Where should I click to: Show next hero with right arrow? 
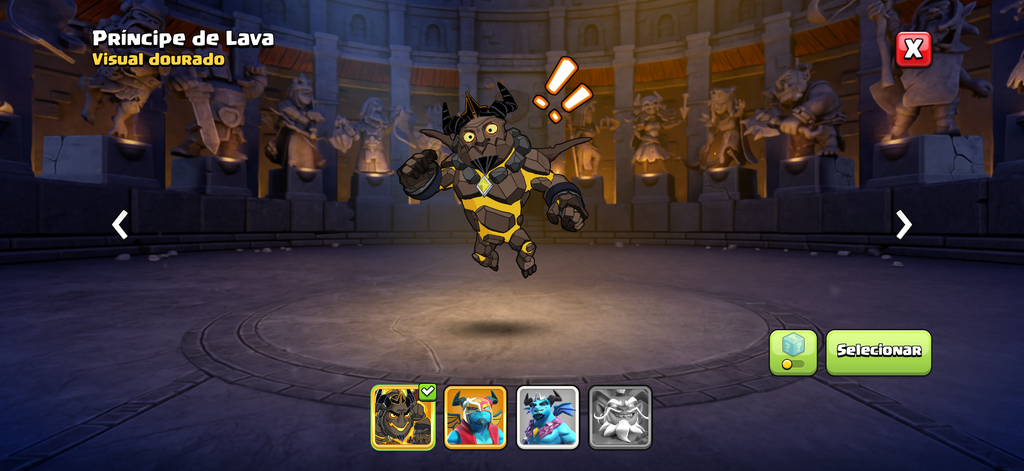coord(904,225)
